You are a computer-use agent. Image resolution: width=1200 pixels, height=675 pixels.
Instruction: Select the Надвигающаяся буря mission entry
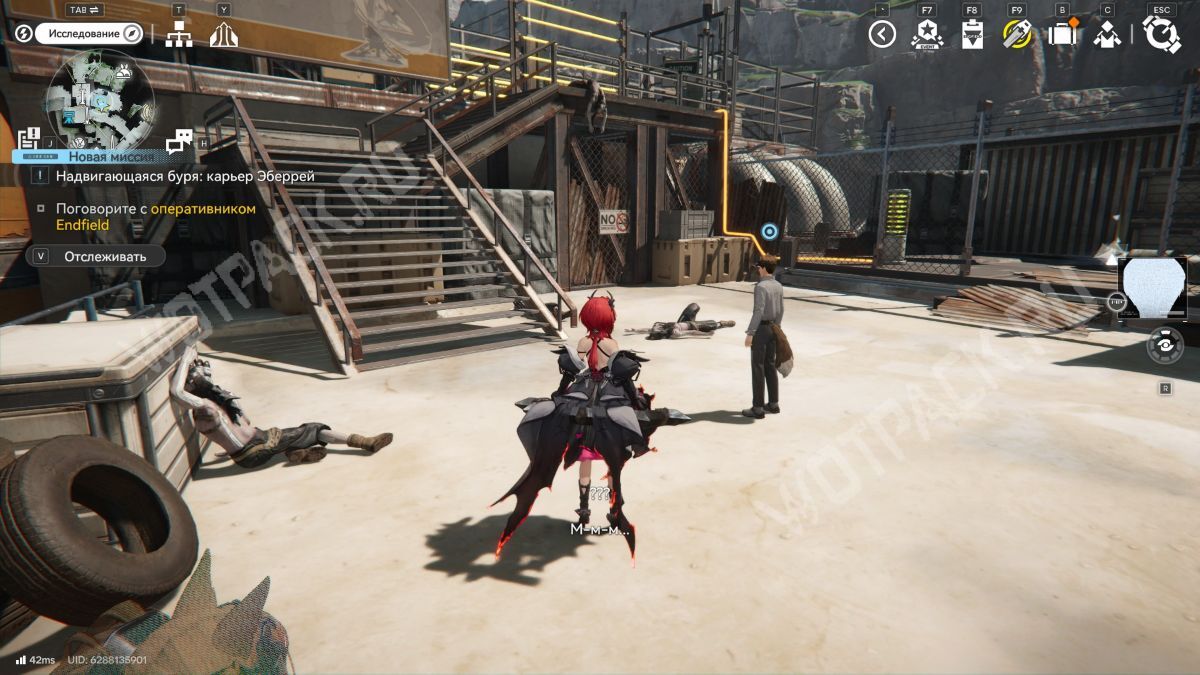coord(185,176)
